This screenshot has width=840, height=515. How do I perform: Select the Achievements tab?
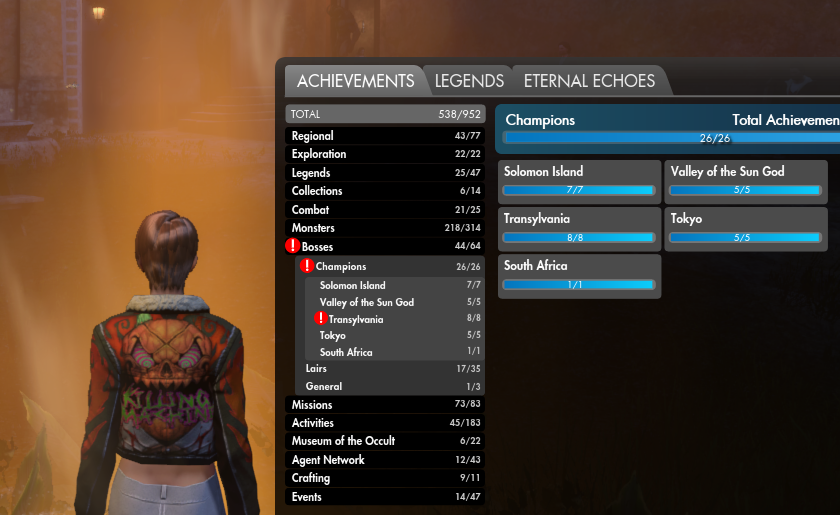point(355,81)
